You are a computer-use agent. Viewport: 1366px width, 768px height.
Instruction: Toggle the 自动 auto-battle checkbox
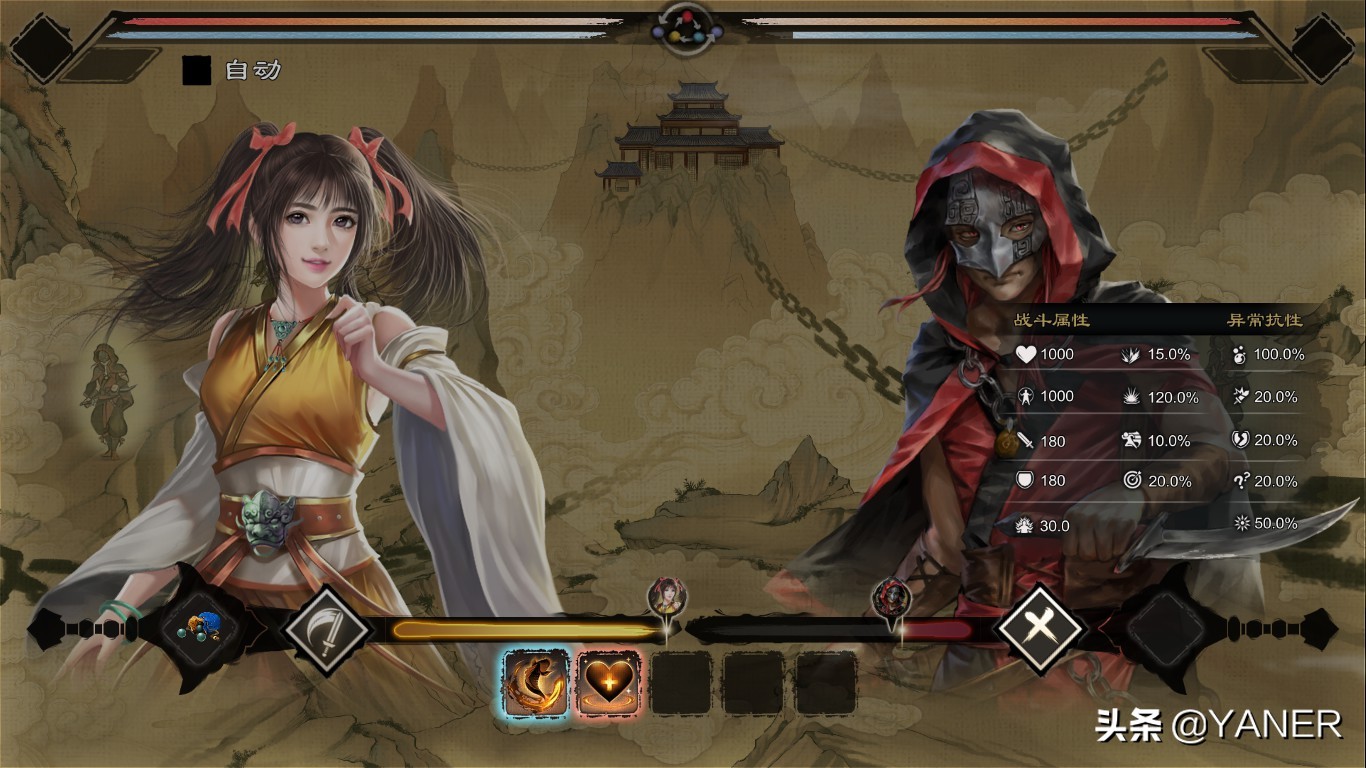tap(197, 70)
